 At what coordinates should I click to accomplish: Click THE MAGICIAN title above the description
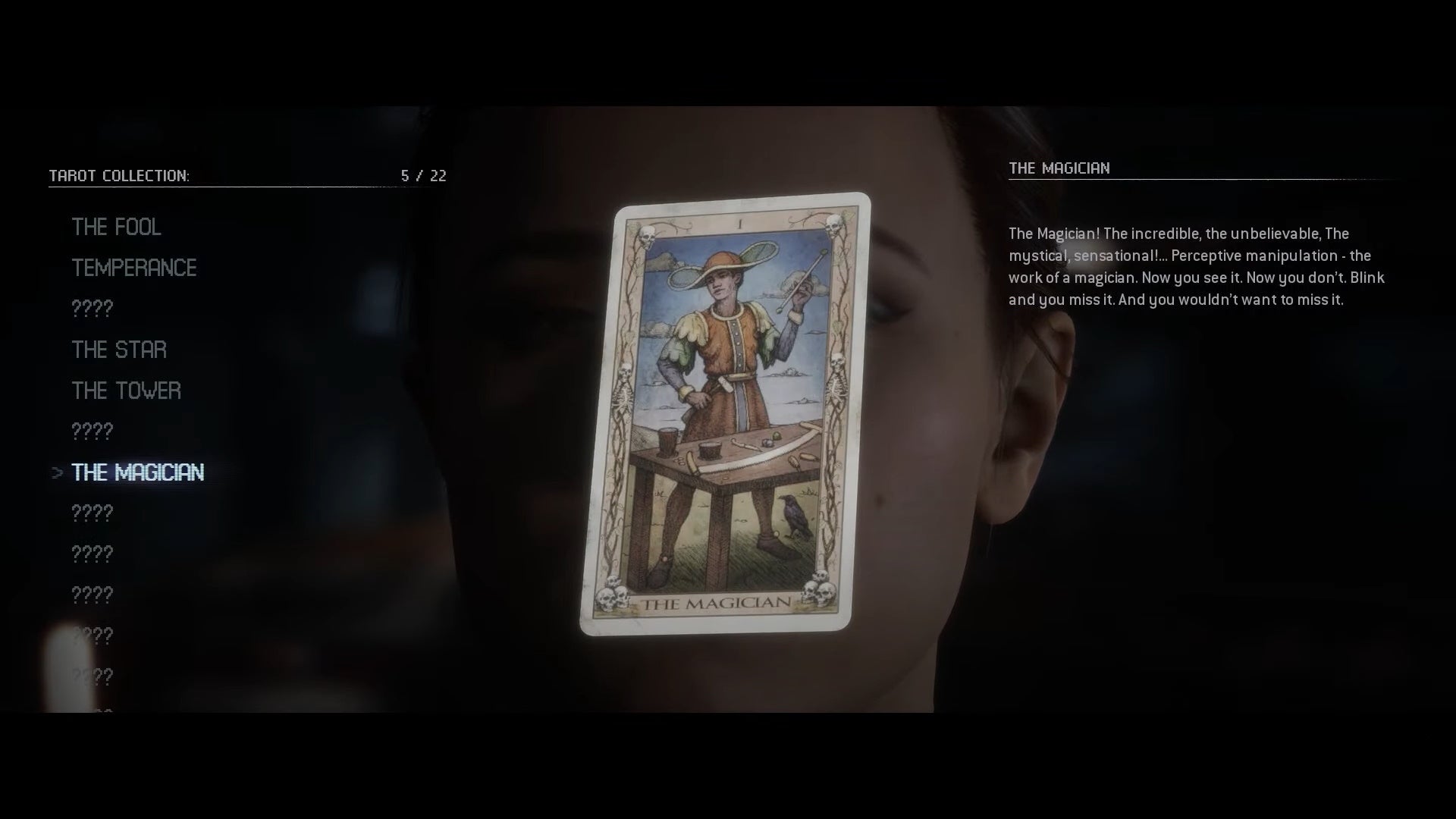tap(1061, 168)
